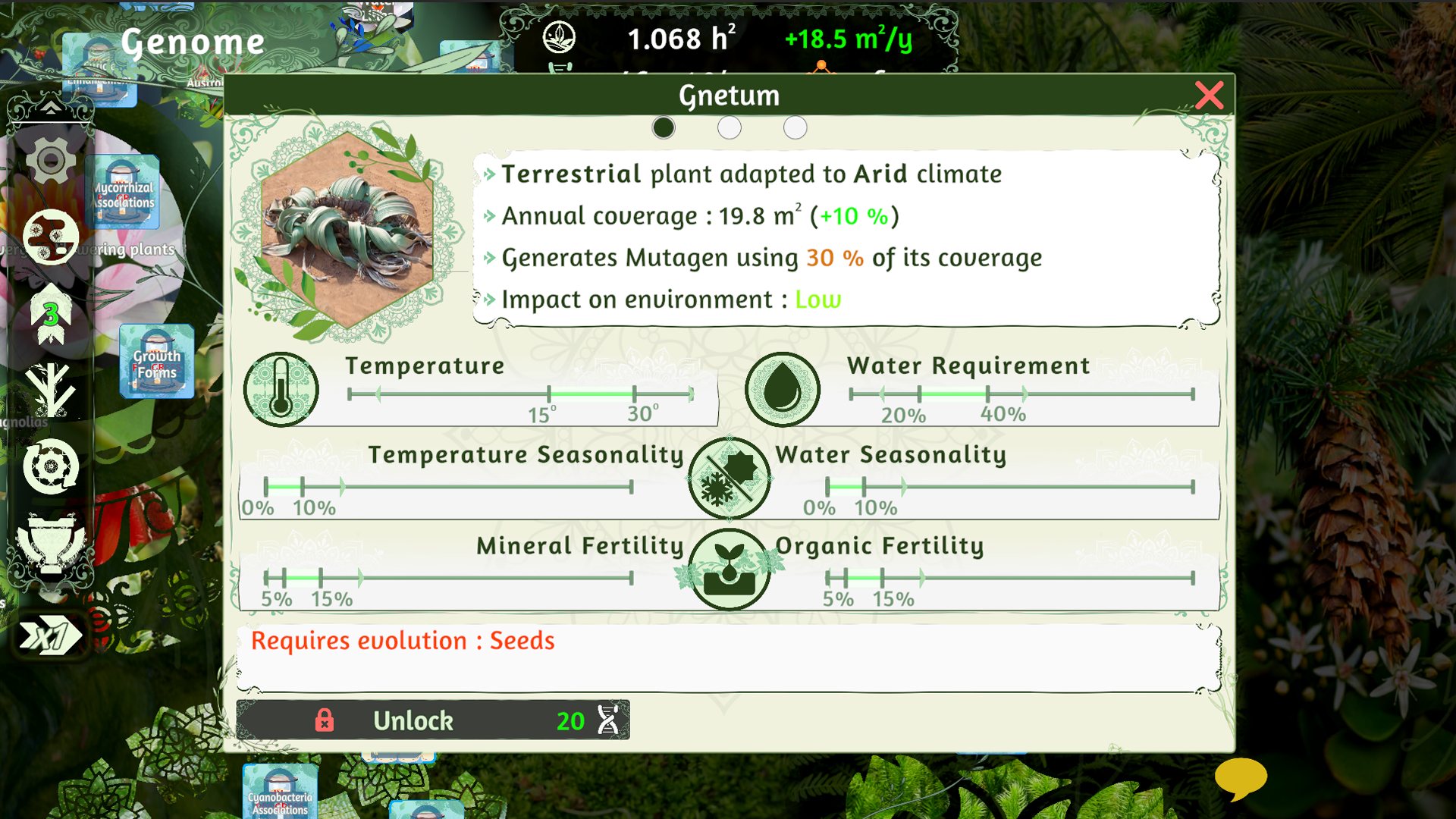Collapse the sidebar with the up chevron

(x=50, y=108)
